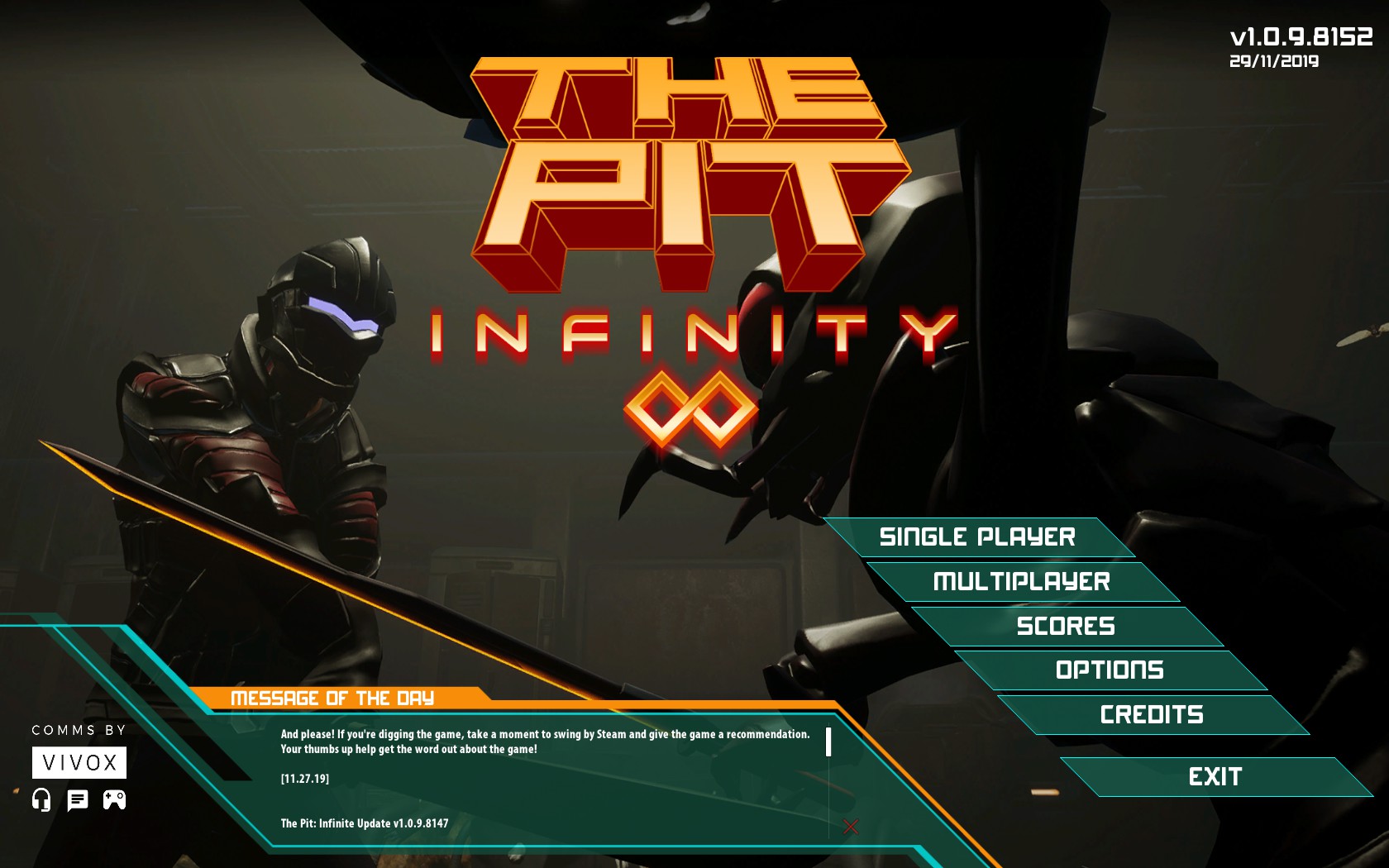Open the Multiplayer menu
The width and height of the screenshot is (1389, 868).
click(1022, 581)
